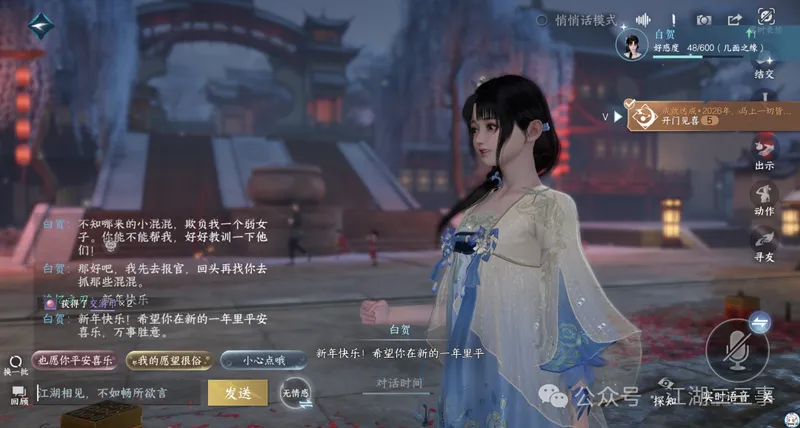Viewport: 800px width, 428px height.
Task: Switch the 无情感 emotion mode
Action: point(295,393)
